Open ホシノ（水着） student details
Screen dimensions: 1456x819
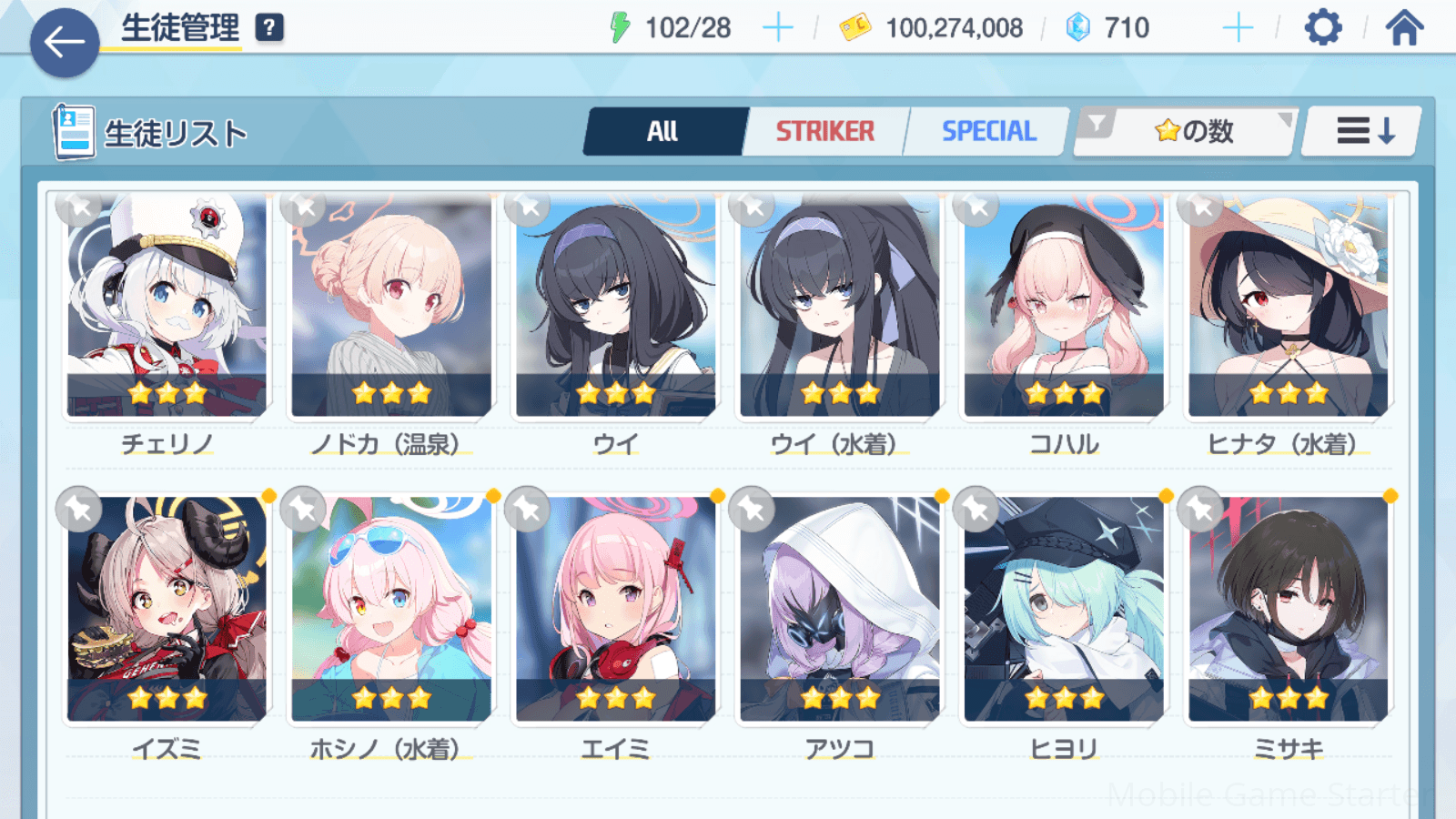(x=391, y=610)
